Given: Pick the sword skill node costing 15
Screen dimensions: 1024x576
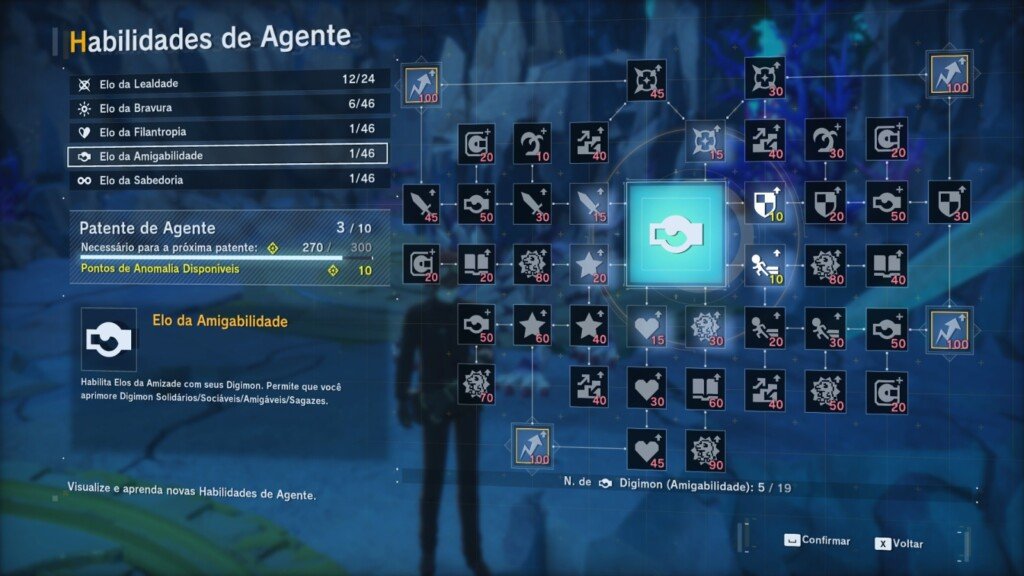Looking at the screenshot, I should (588, 201).
